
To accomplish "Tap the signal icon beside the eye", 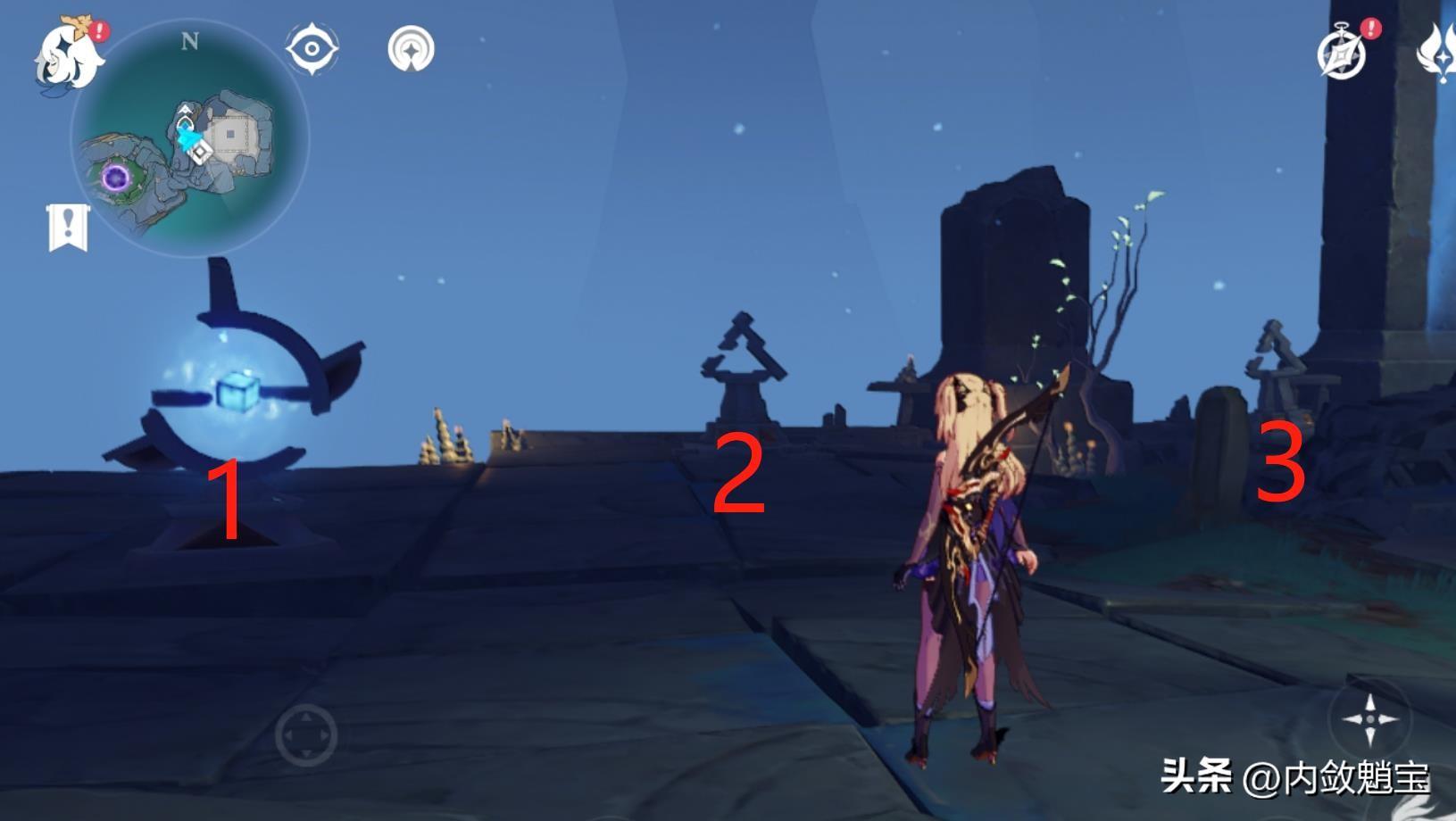I will [x=411, y=48].
